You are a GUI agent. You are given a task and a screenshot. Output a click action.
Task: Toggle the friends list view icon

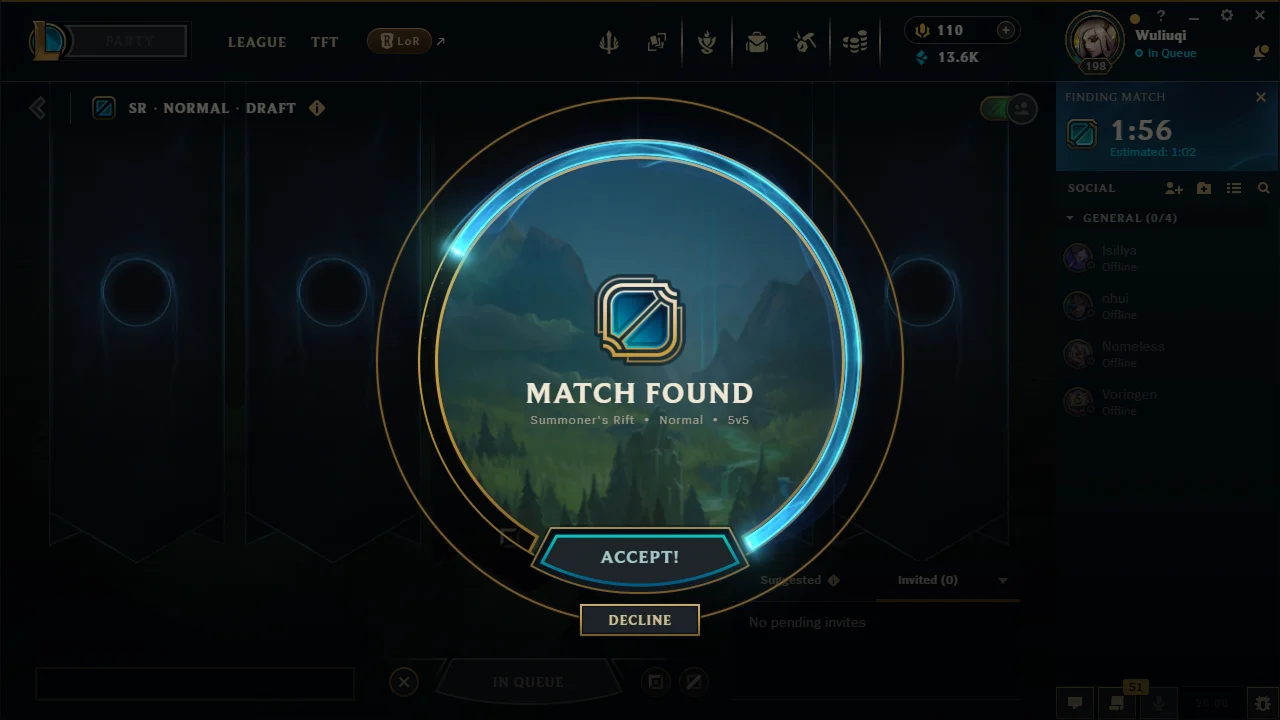[x=1234, y=188]
